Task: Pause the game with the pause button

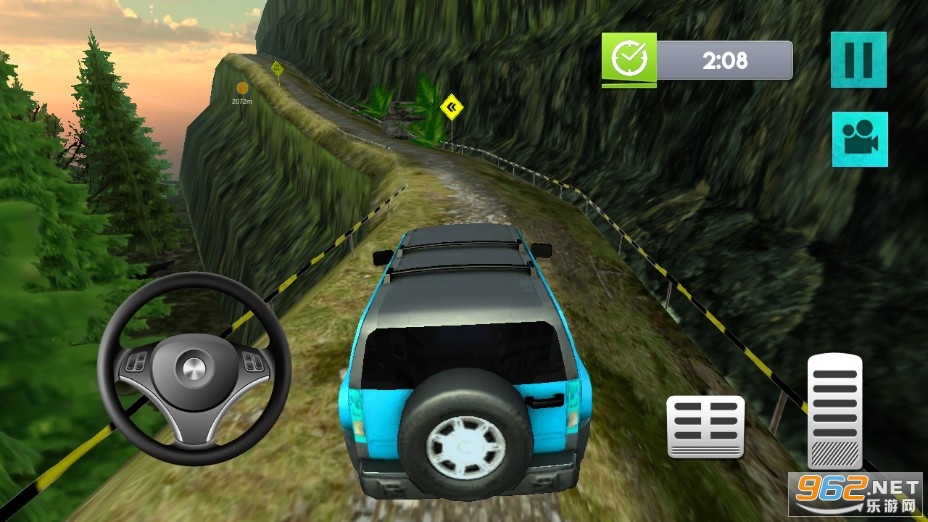Action: click(858, 59)
